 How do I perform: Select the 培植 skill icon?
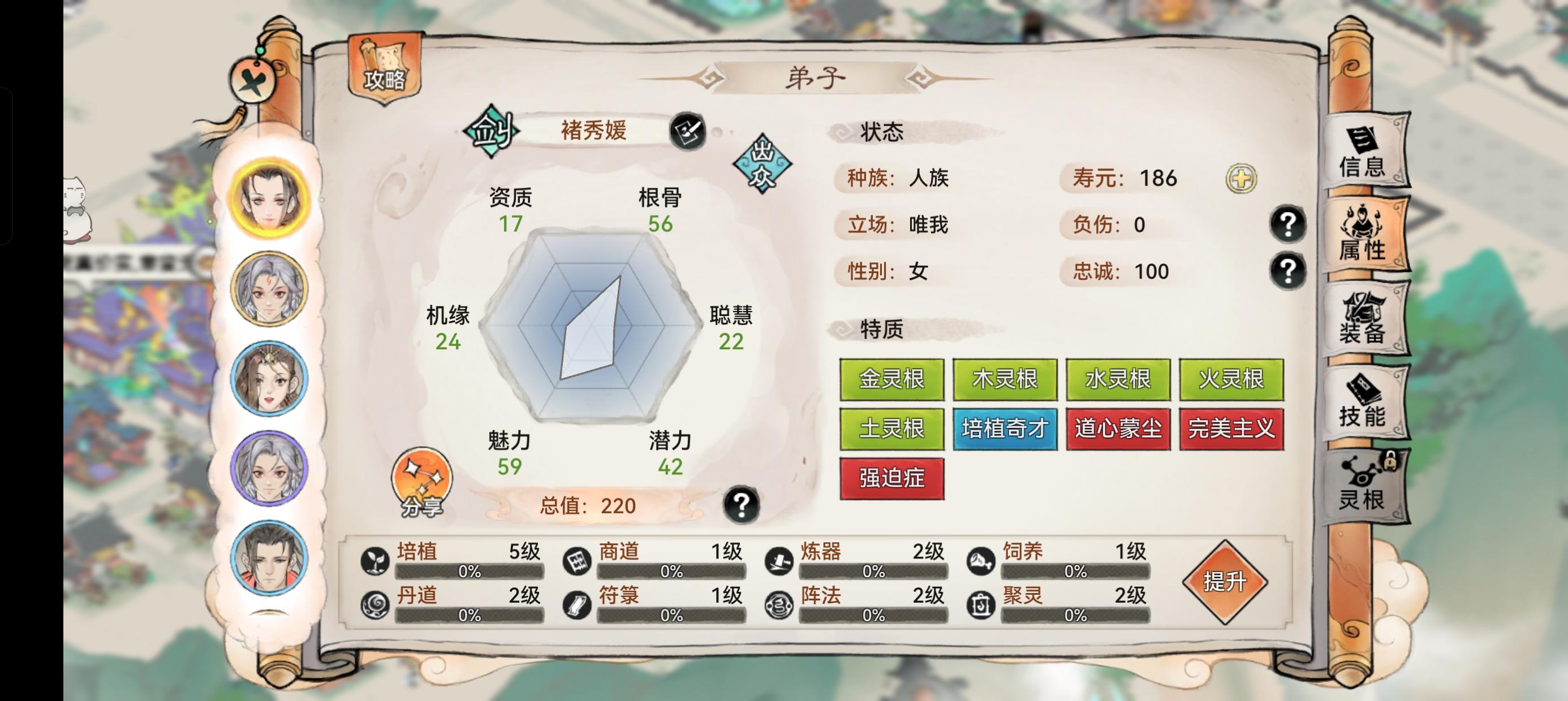click(x=376, y=559)
